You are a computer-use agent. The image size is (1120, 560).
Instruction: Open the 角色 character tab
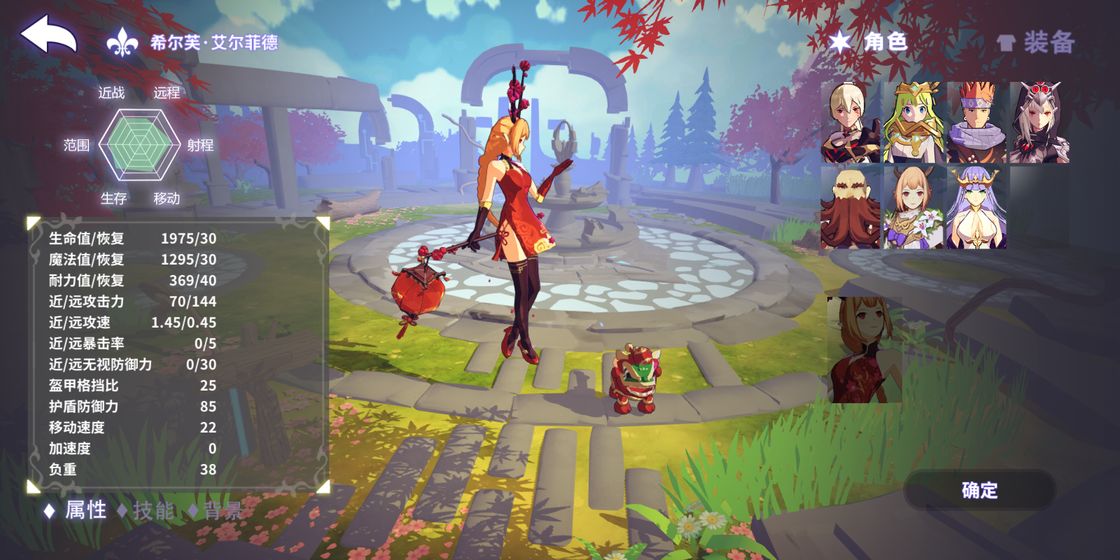[868, 42]
